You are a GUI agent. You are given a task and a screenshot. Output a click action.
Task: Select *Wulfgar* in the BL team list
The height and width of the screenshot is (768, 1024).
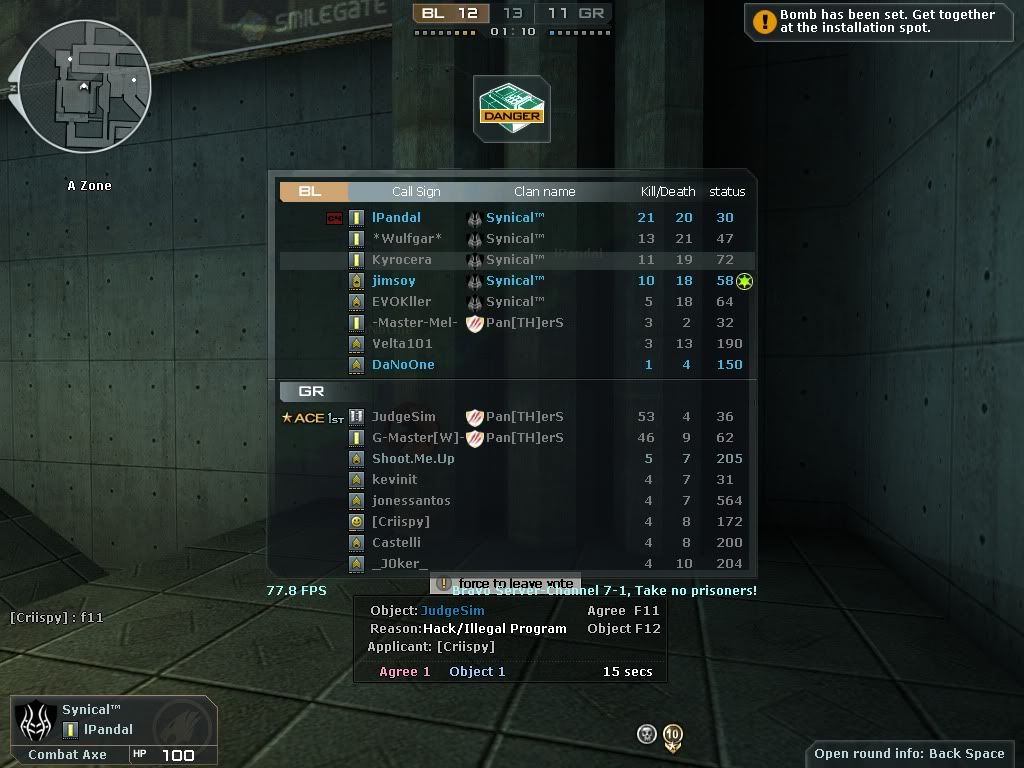pyautogui.click(x=406, y=239)
